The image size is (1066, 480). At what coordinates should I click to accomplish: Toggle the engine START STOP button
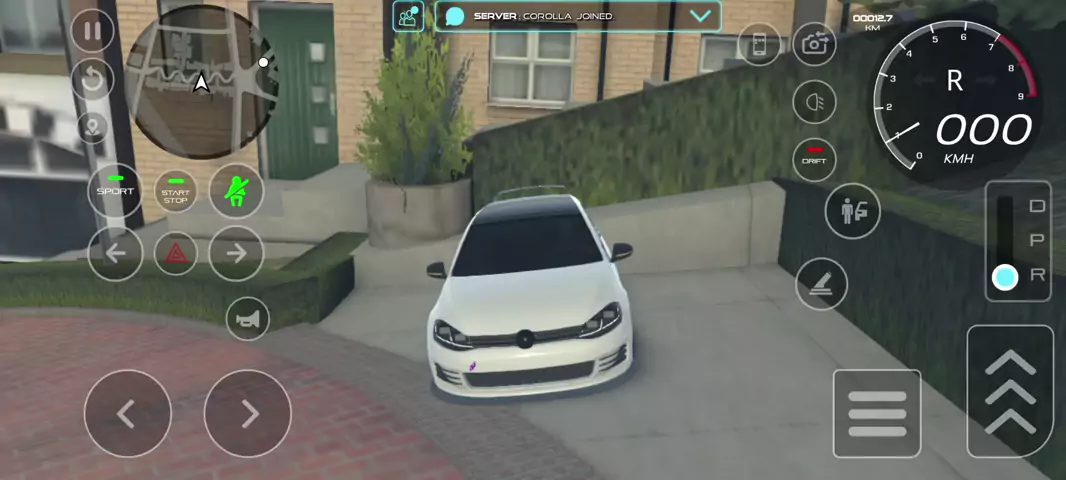click(x=175, y=191)
